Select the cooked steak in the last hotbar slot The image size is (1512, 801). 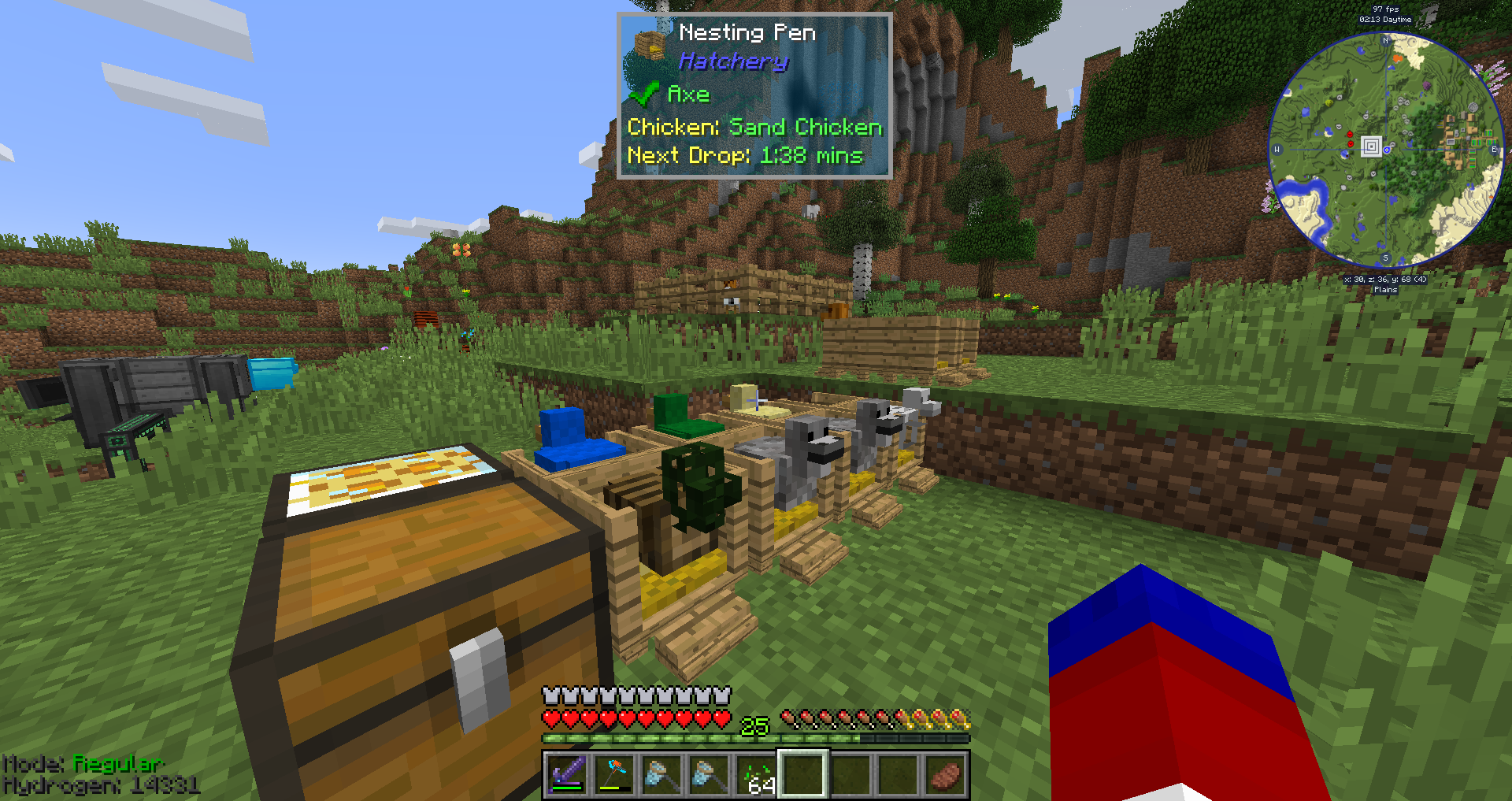(943, 774)
